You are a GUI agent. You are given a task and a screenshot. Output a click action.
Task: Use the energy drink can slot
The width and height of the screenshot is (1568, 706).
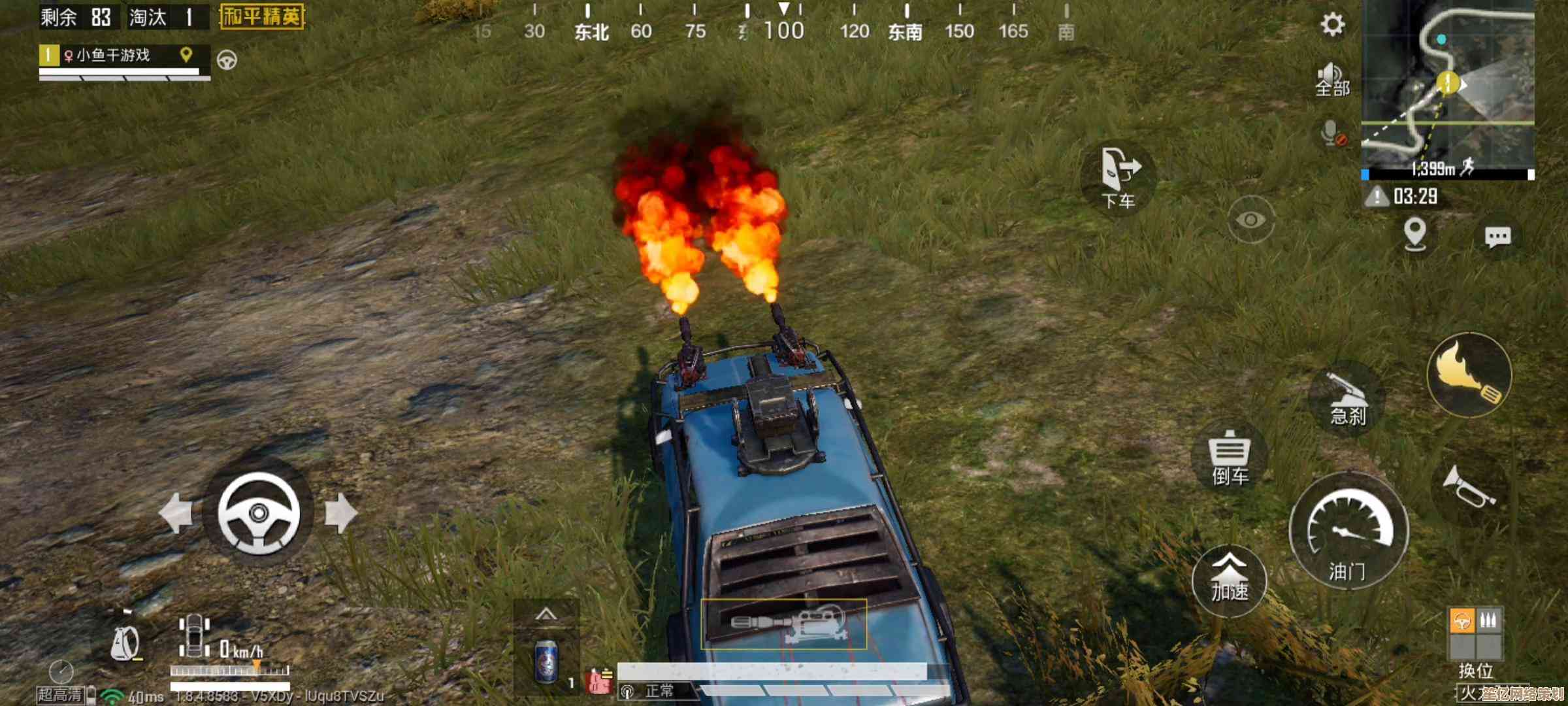click(546, 662)
